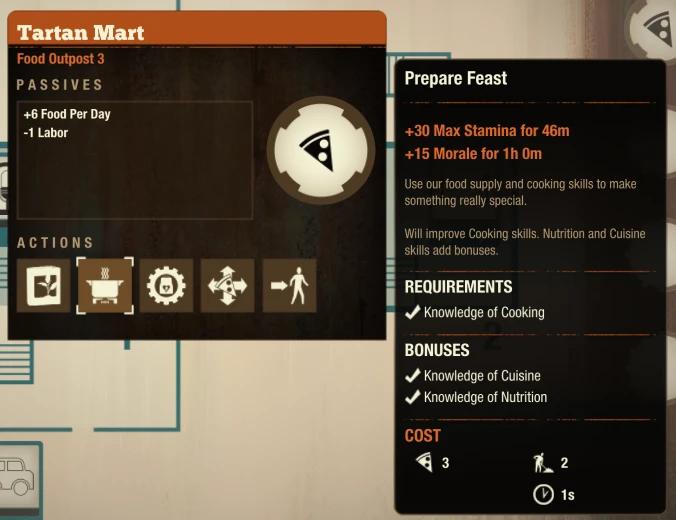Choose the four-arrow food distribution action

click(228, 285)
